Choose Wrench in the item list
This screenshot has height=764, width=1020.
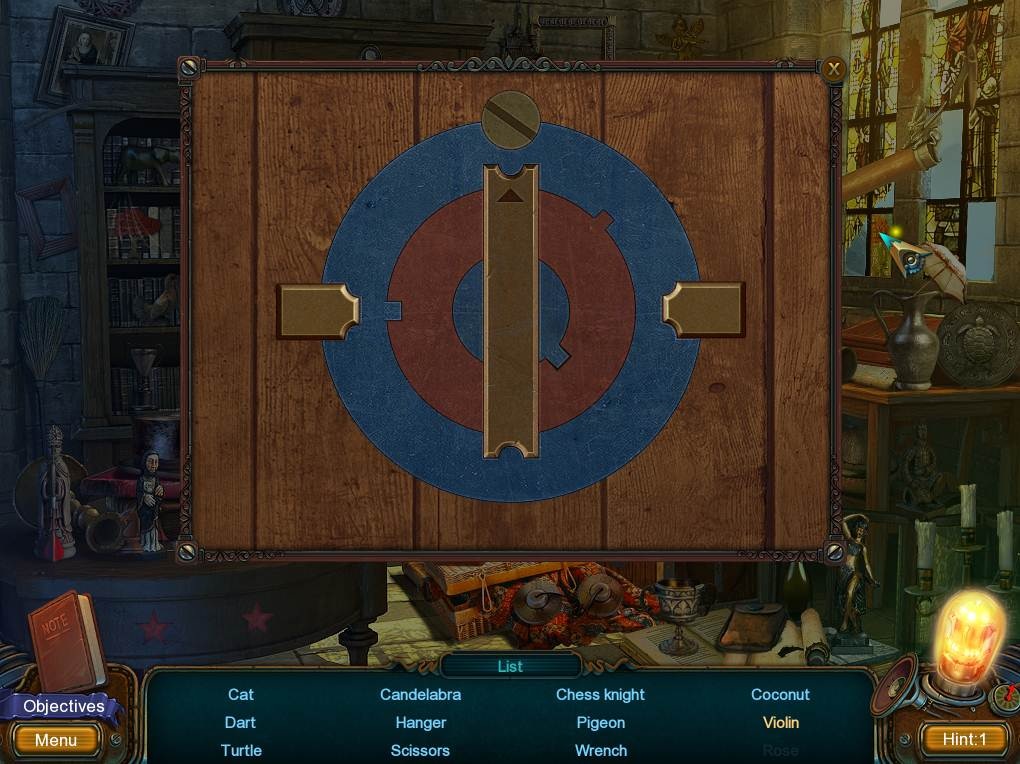(601, 750)
